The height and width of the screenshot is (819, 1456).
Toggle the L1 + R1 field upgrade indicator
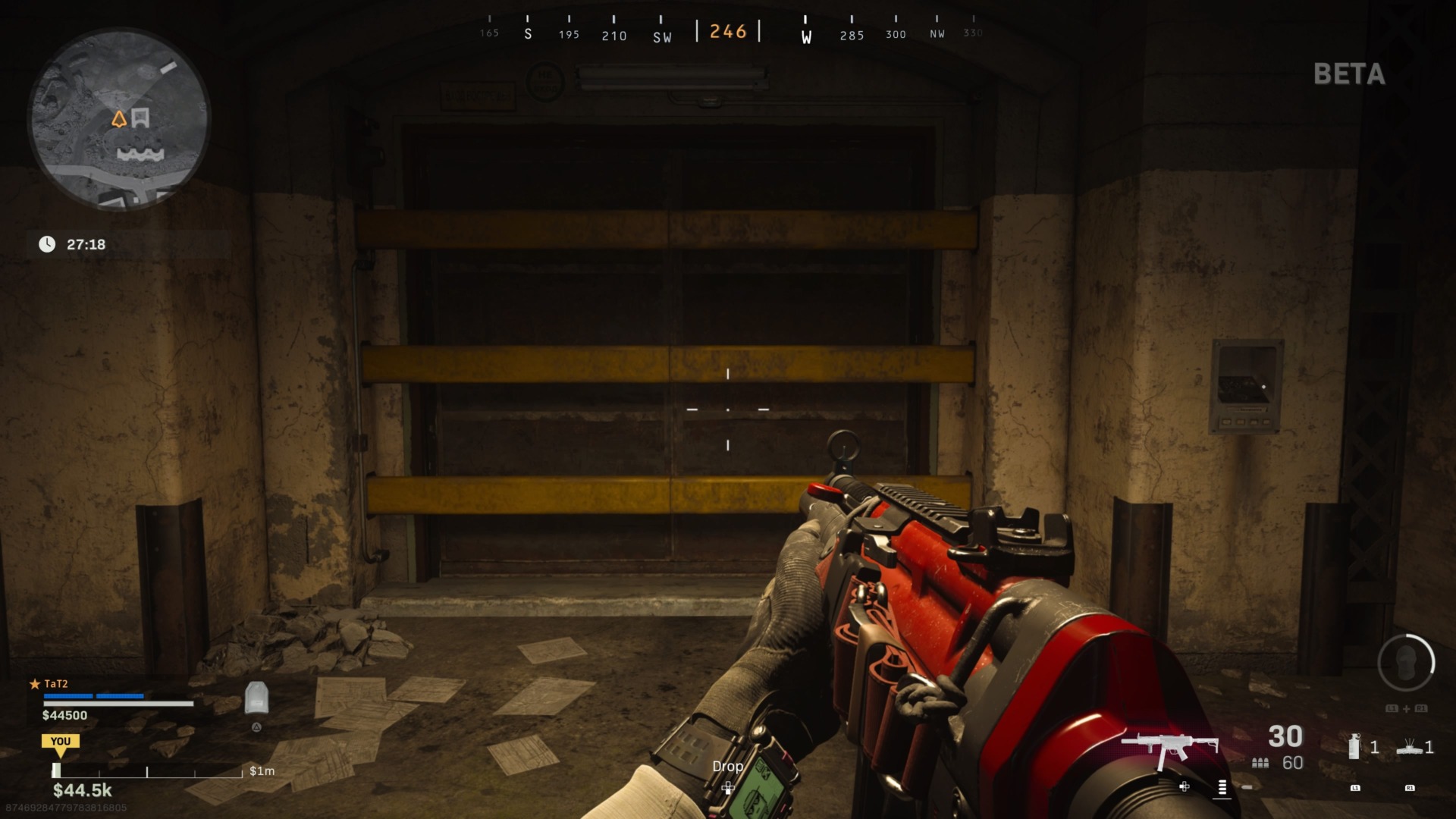click(x=1405, y=708)
